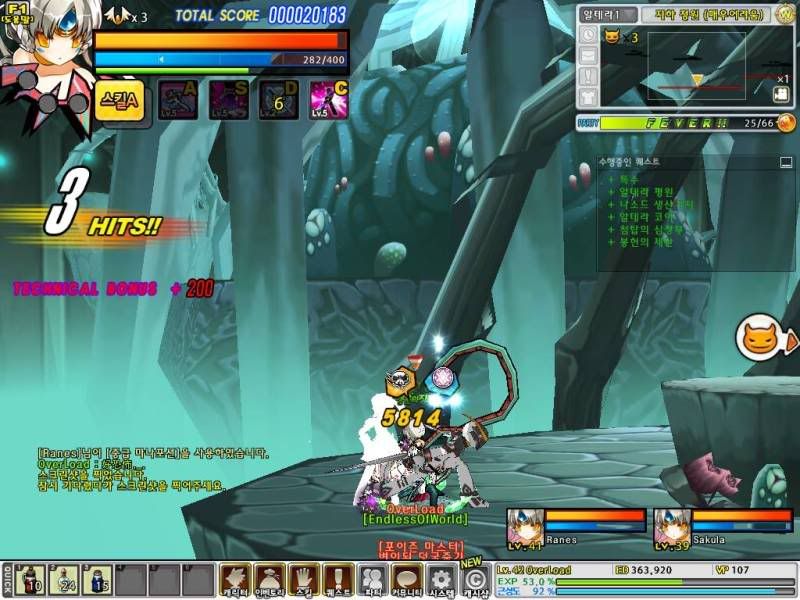Viewport: 800px width, 600px height.
Task: Trigger the glowing slot C skill
Action: [x=329, y=100]
